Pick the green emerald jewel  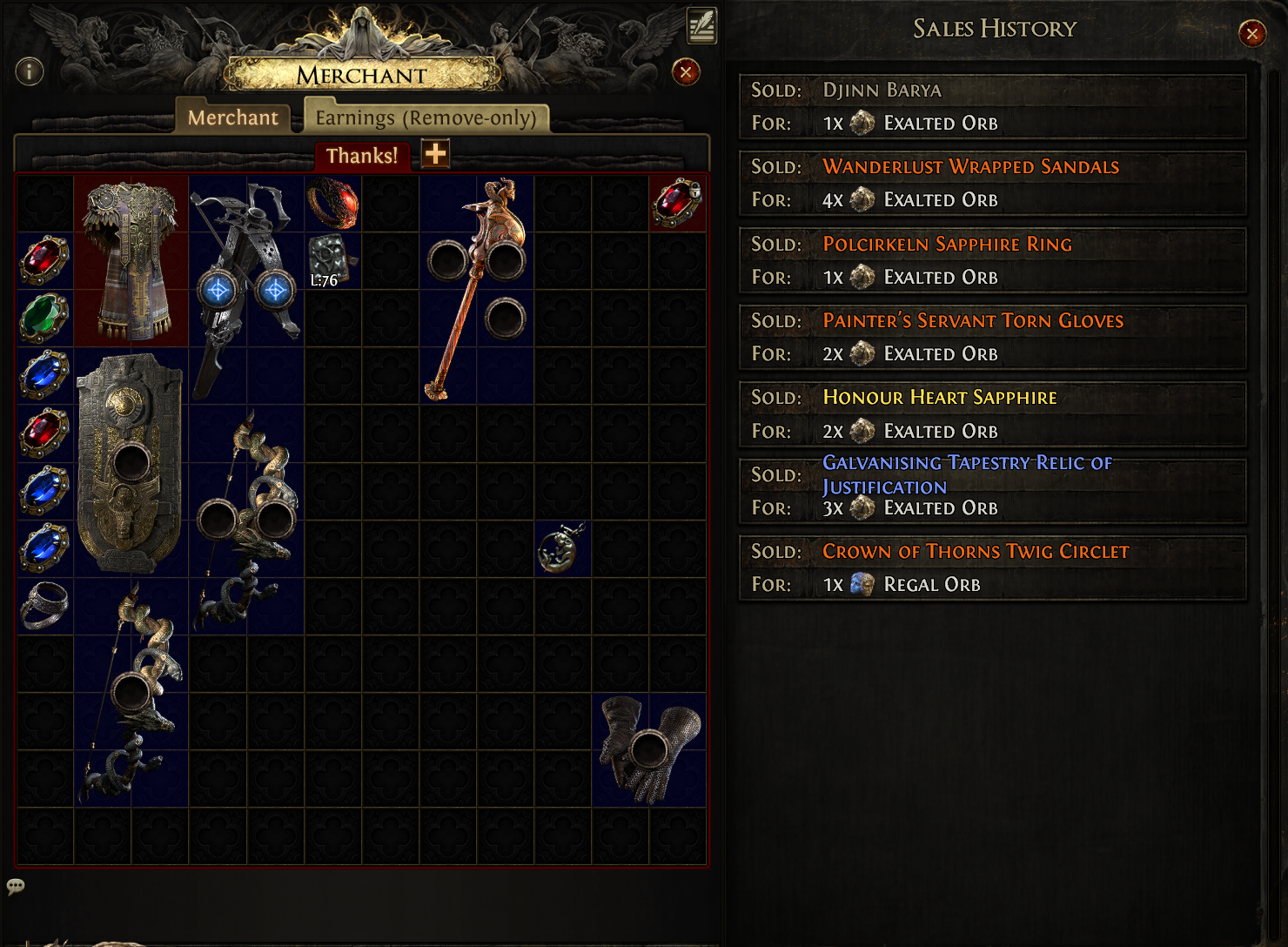click(44, 318)
